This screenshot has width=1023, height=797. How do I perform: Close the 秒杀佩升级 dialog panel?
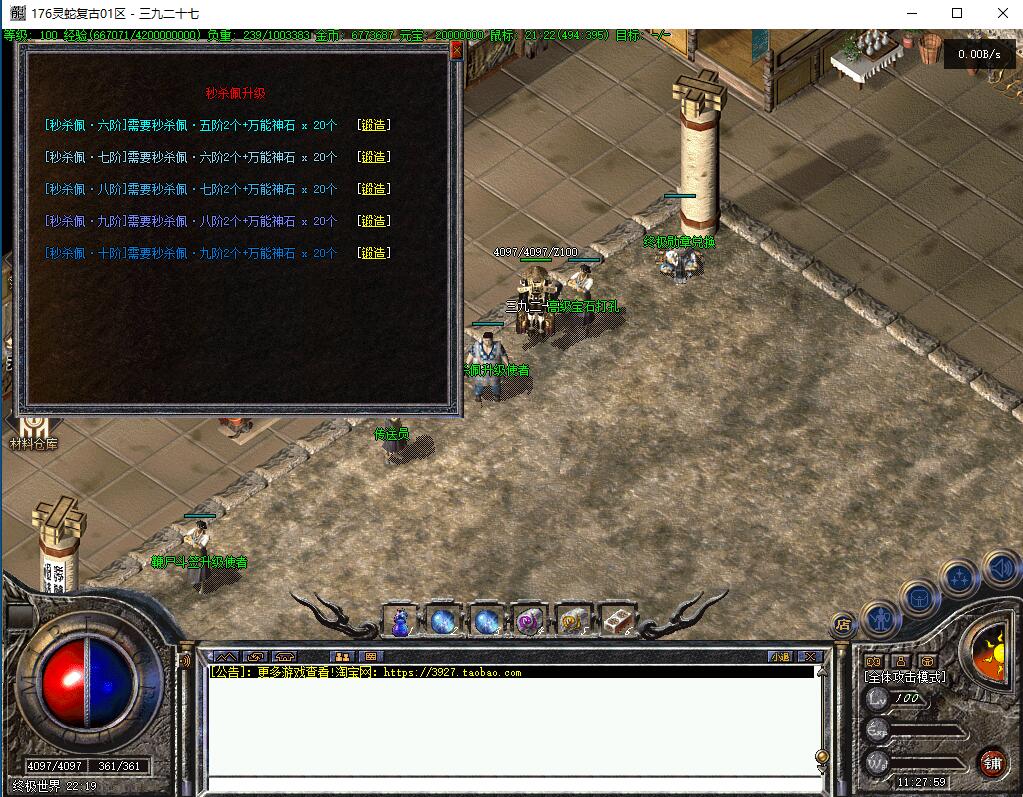point(456,49)
